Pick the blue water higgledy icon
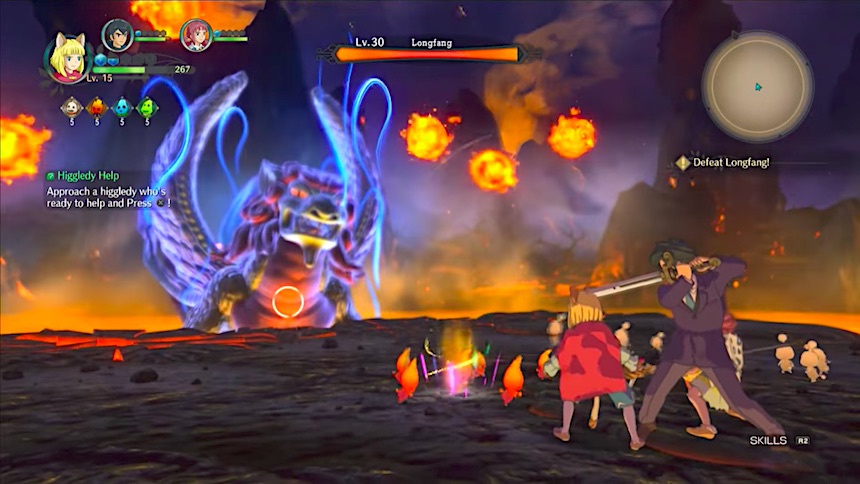The width and height of the screenshot is (860, 484). 122,107
